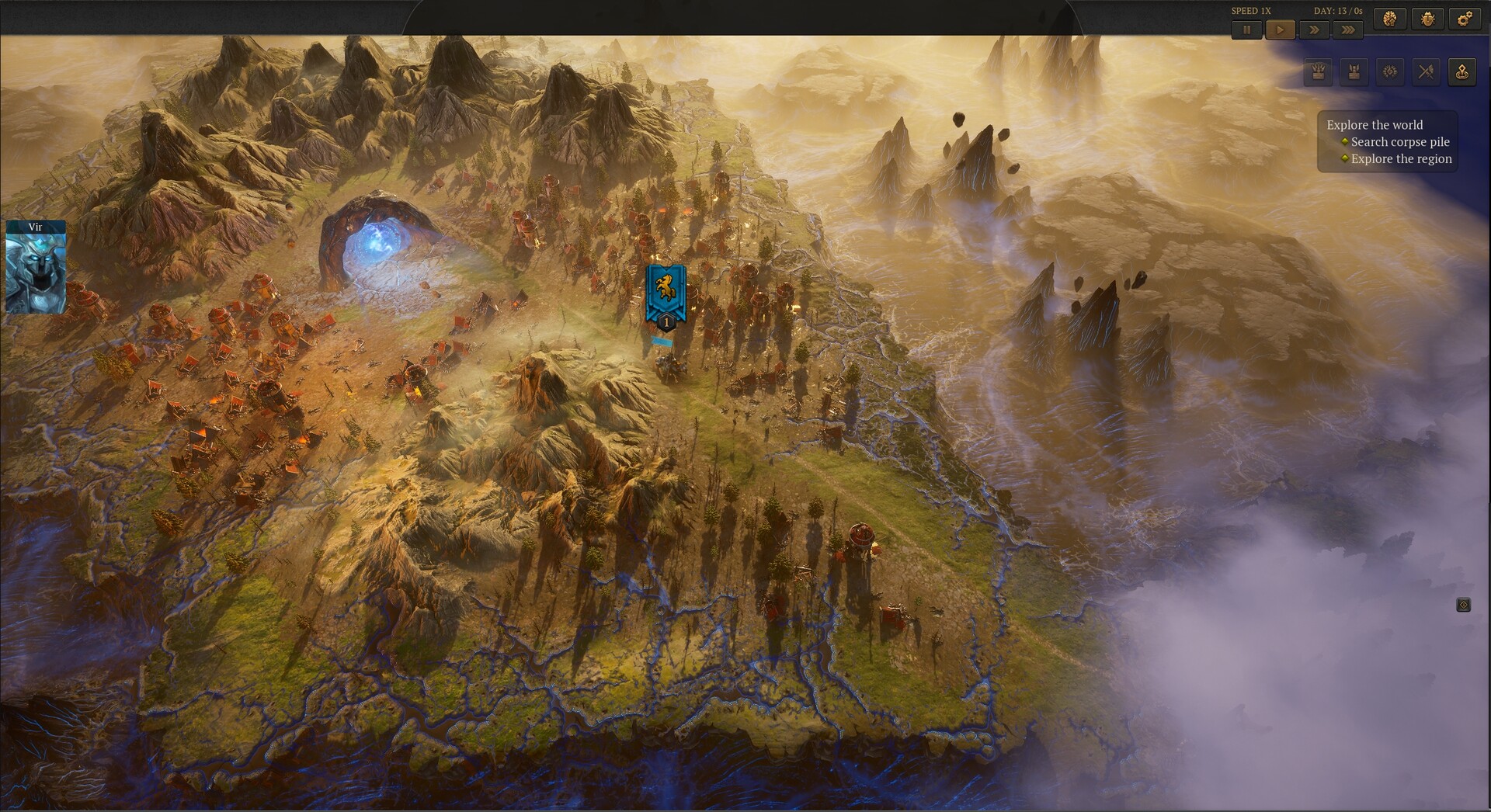Select the spells sunburst icon

click(1389, 71)
